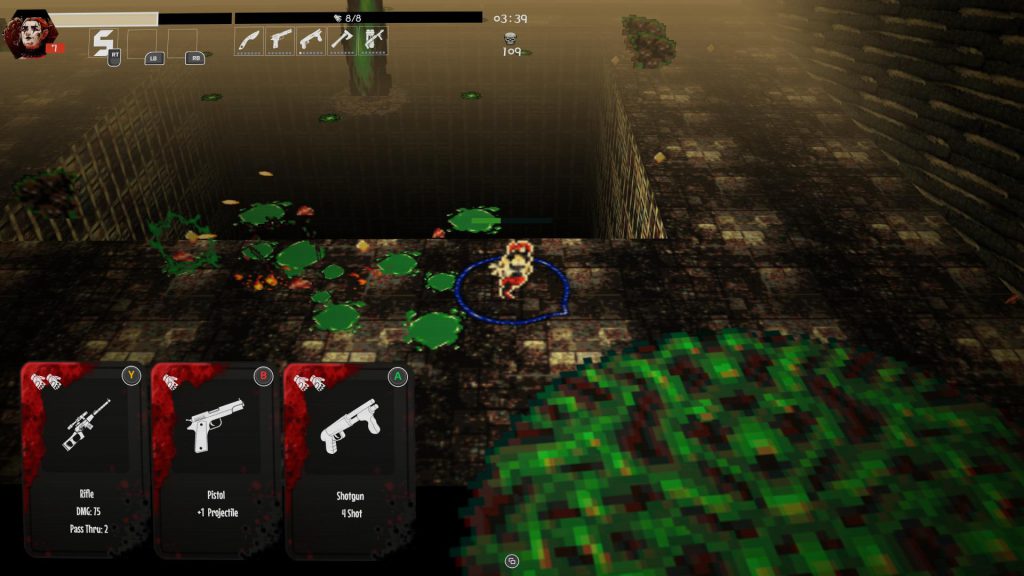Click the machete weapon slot
The height and width of the screenshot is (576, 1024).
coord(249,41)
